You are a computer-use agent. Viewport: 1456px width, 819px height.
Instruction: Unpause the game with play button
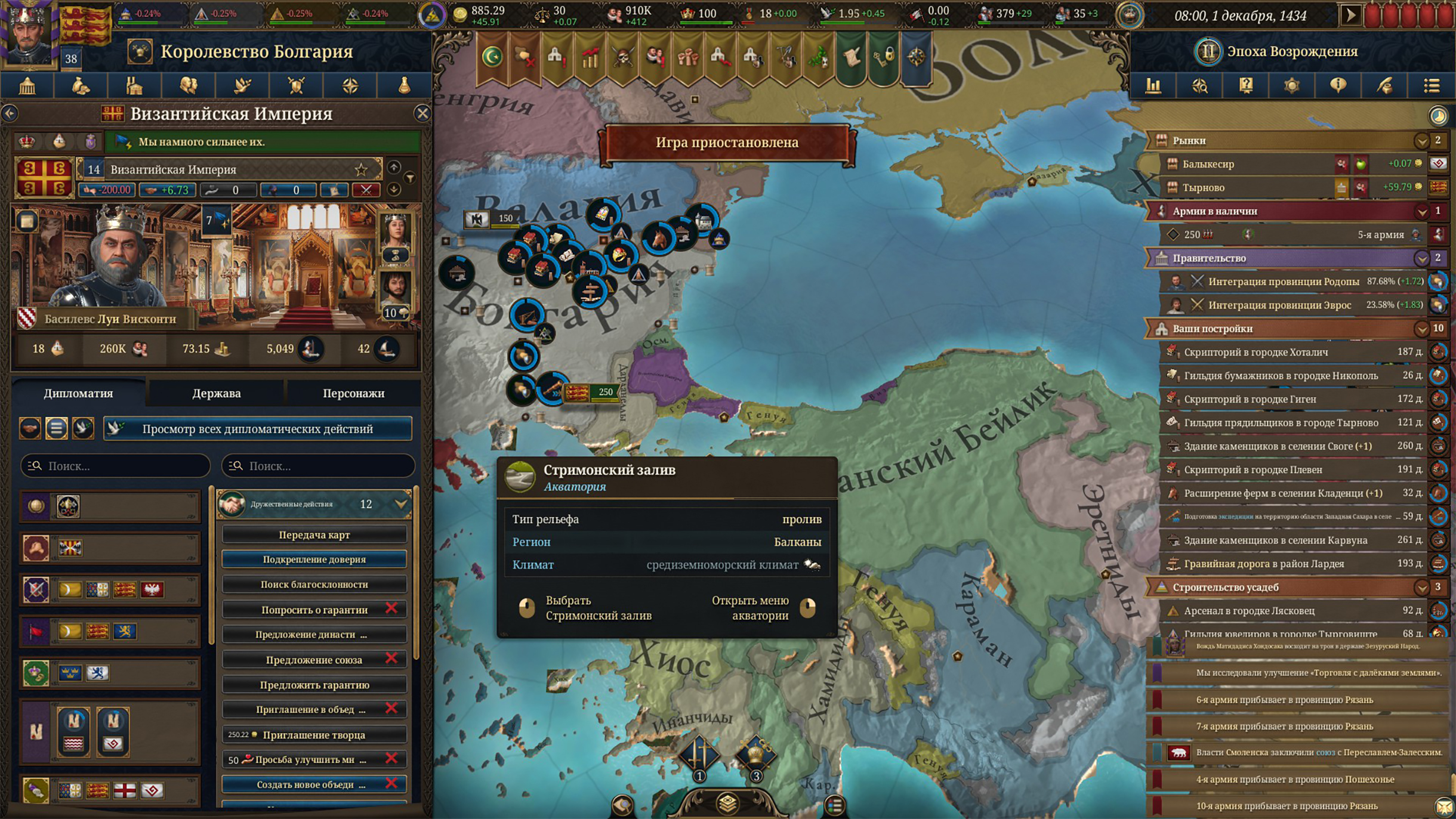click(x=1350, y=15)
